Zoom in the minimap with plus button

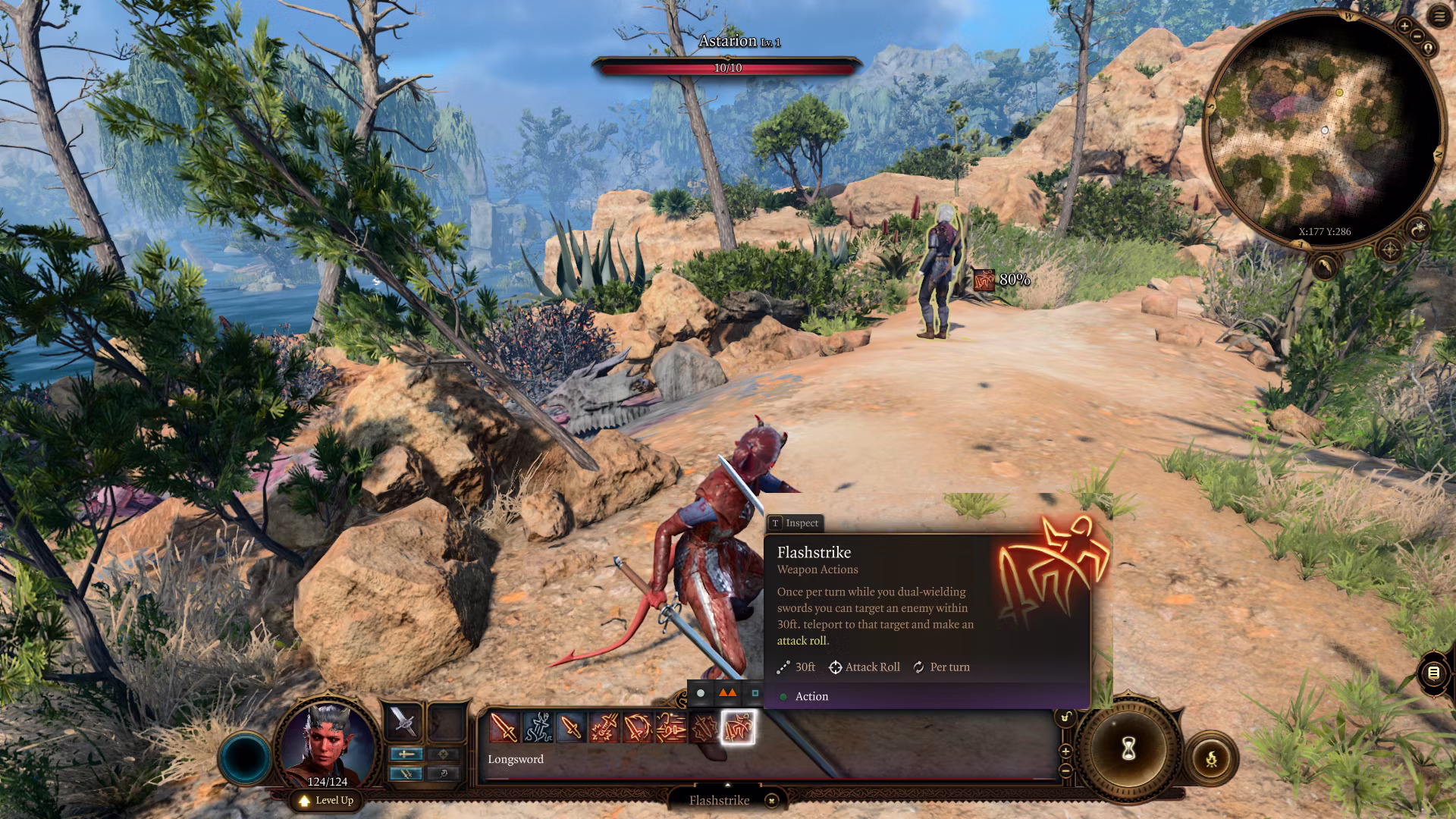point(1404,27)
